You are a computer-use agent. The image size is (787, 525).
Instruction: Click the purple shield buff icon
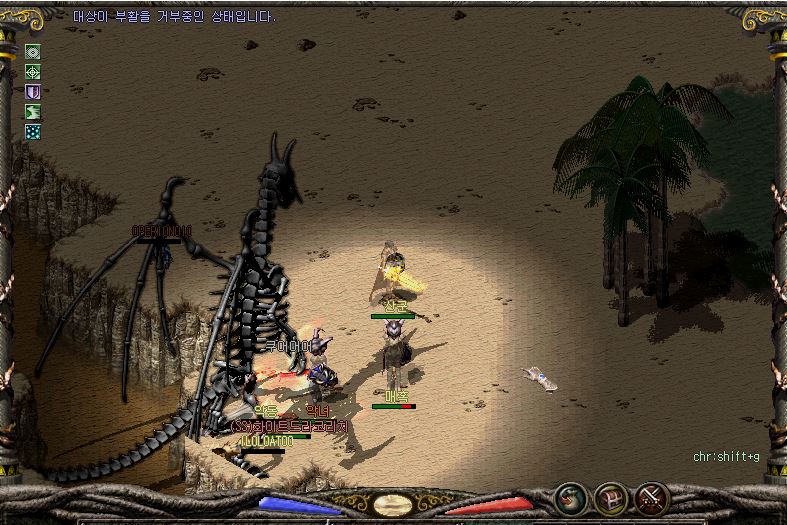[x=33, y=92]
